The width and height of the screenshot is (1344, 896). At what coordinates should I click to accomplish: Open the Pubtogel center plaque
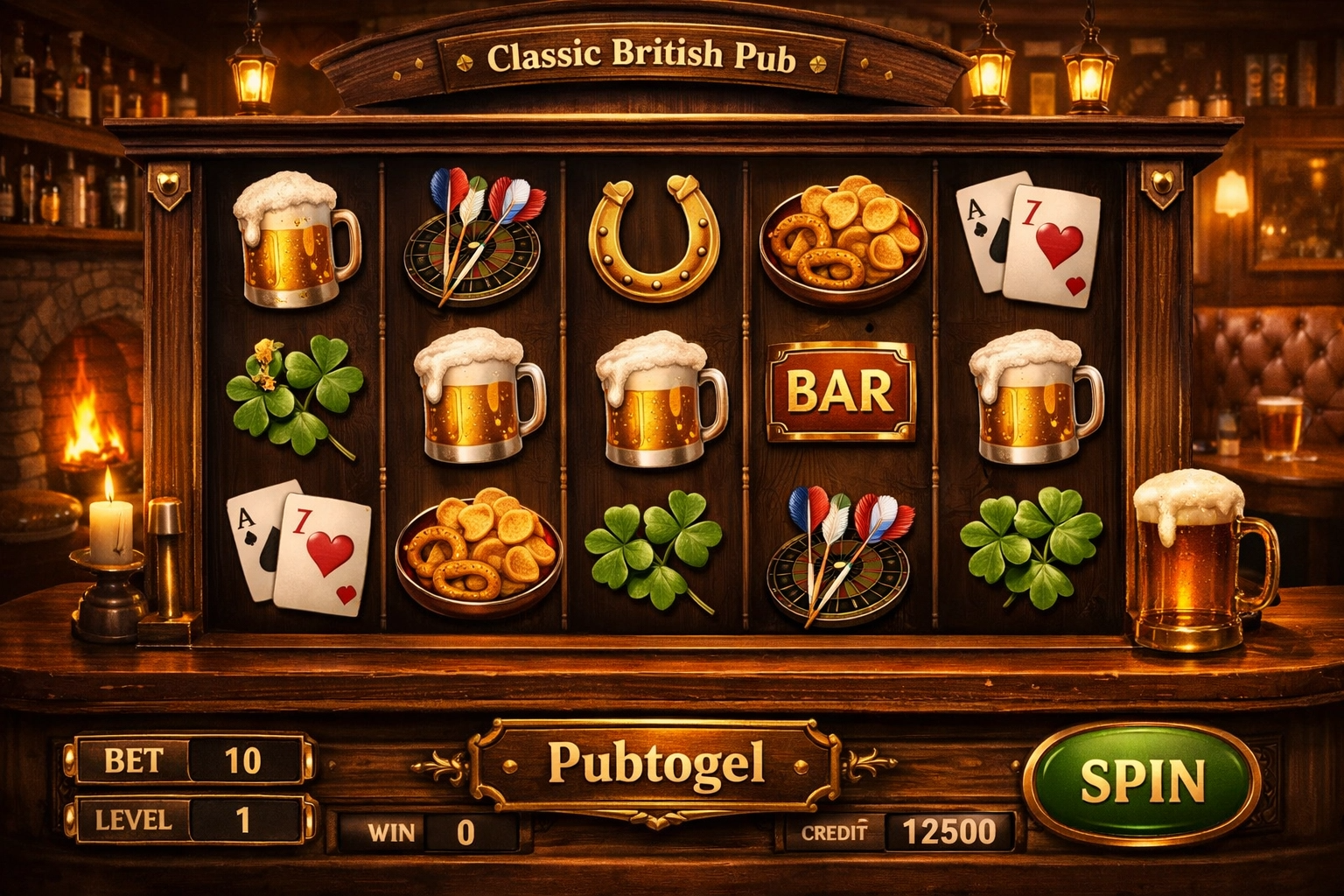[655, 764]
